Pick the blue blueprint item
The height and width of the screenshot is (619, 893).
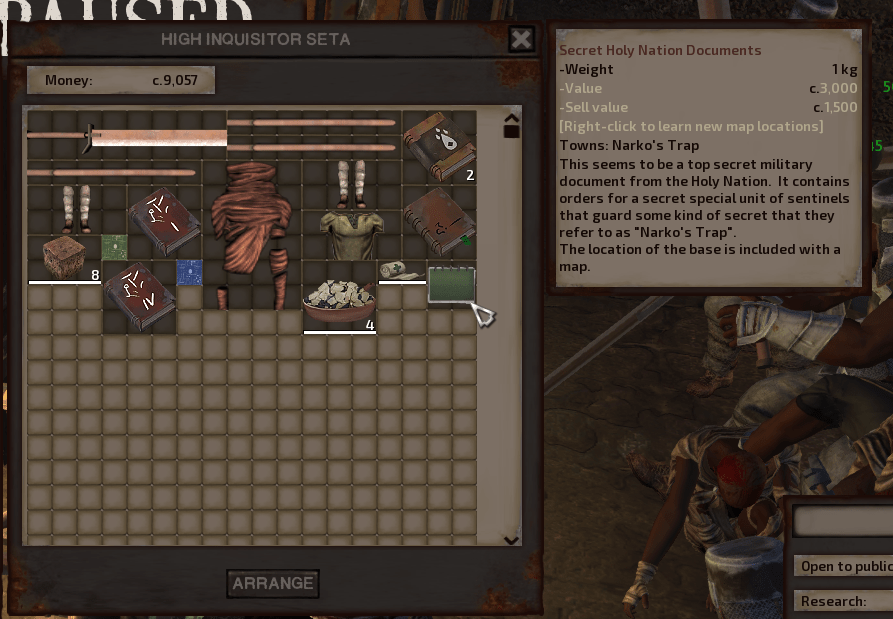pyautogui.click(x=189, y=271)
